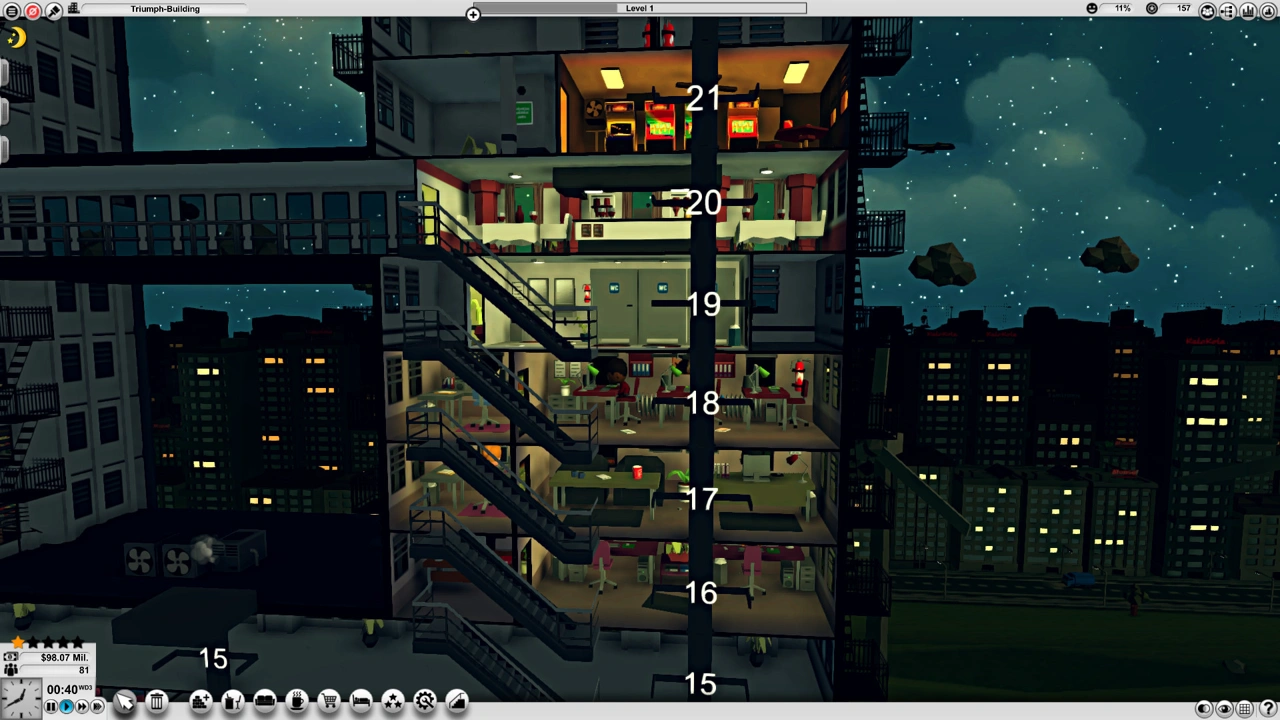Set game speed to fast forward
1280x720 pixels.
(82, 706)
